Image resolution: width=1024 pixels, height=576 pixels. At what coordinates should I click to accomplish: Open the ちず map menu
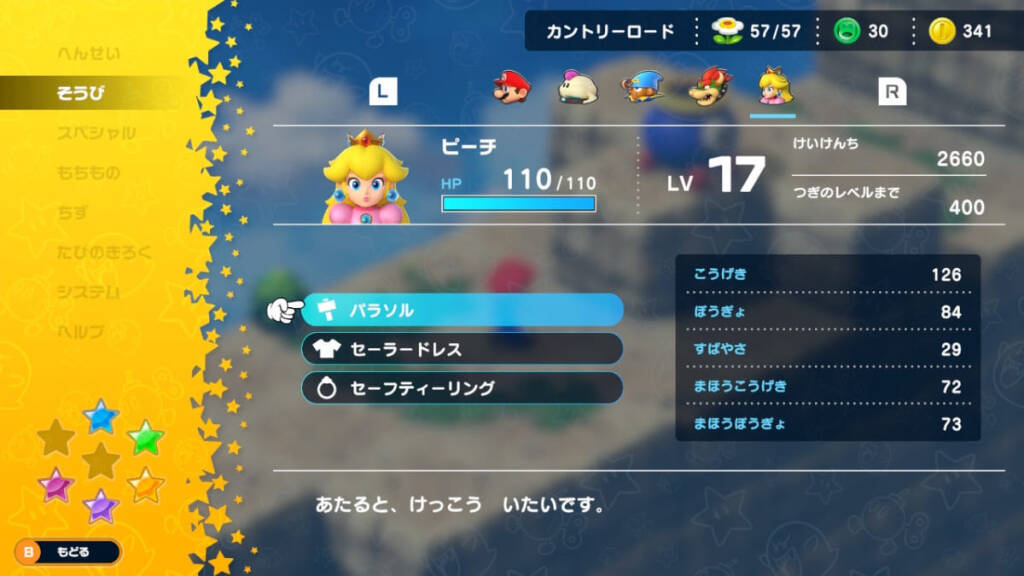[x=73, y=213]
